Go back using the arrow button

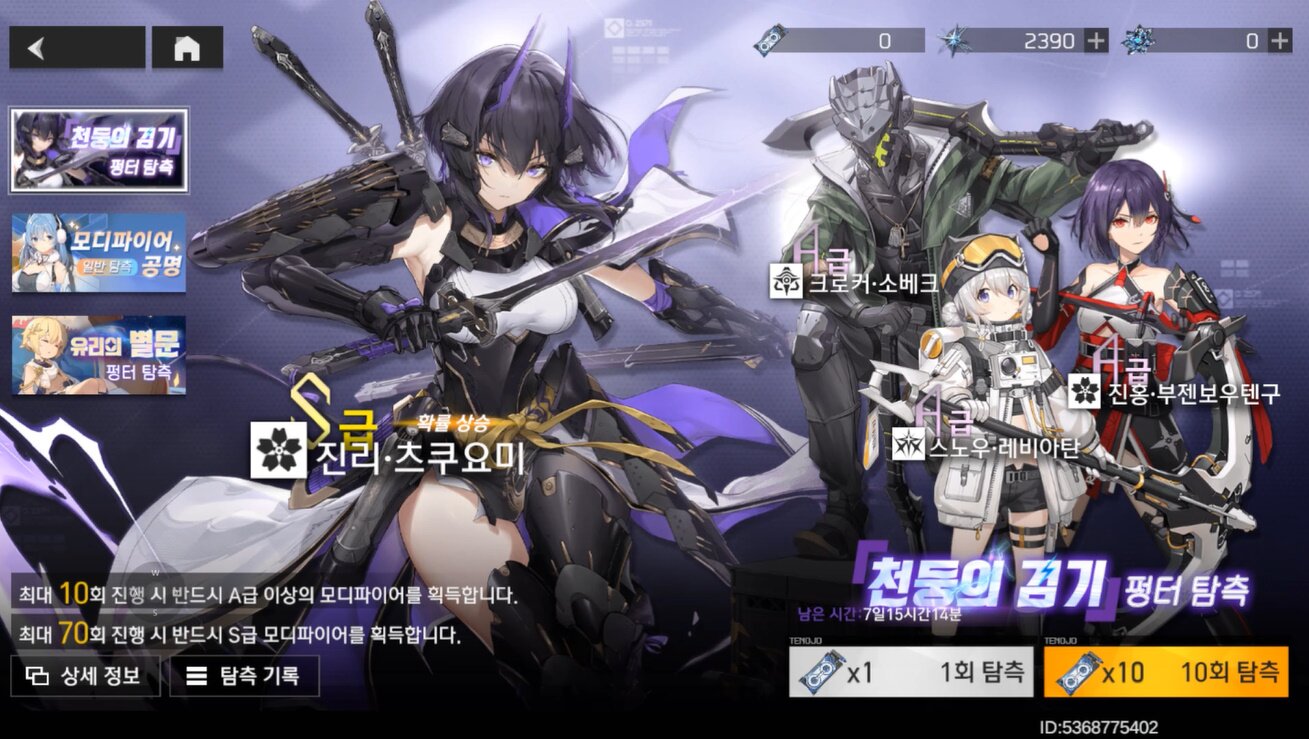77,48
